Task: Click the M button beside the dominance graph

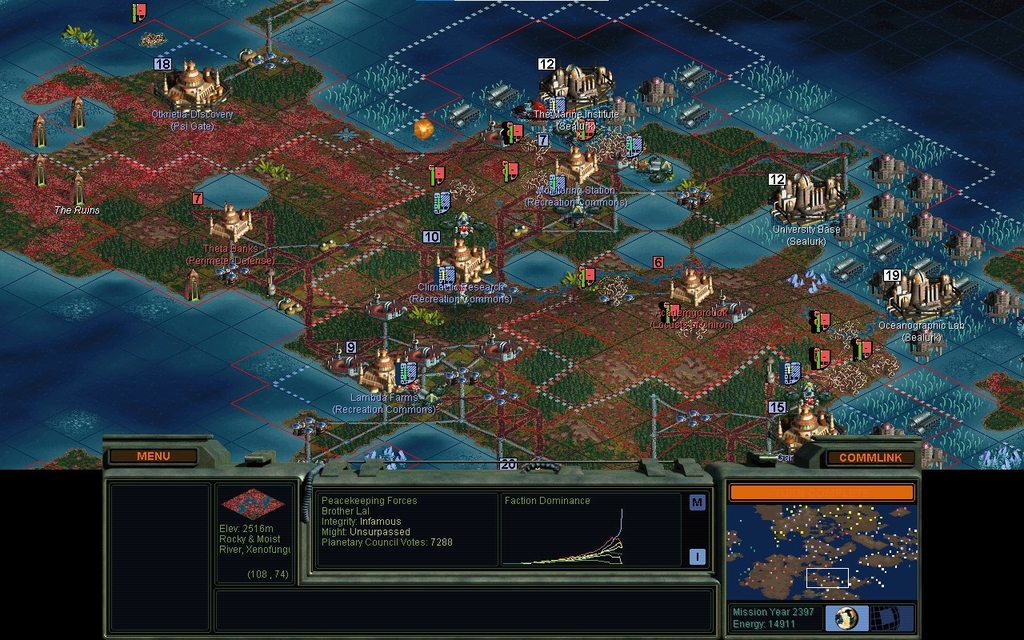Action: point(697,502)
